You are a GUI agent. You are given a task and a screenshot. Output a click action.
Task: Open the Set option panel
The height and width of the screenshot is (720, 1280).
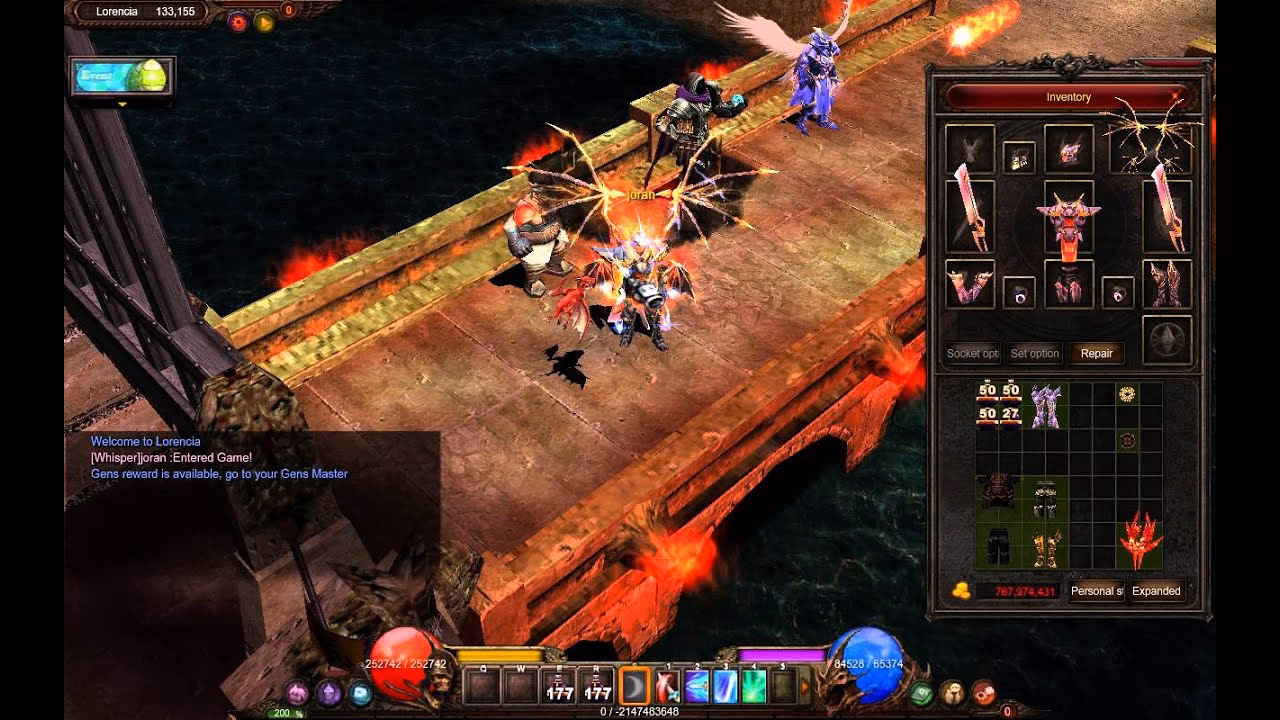click(1034, 353)
